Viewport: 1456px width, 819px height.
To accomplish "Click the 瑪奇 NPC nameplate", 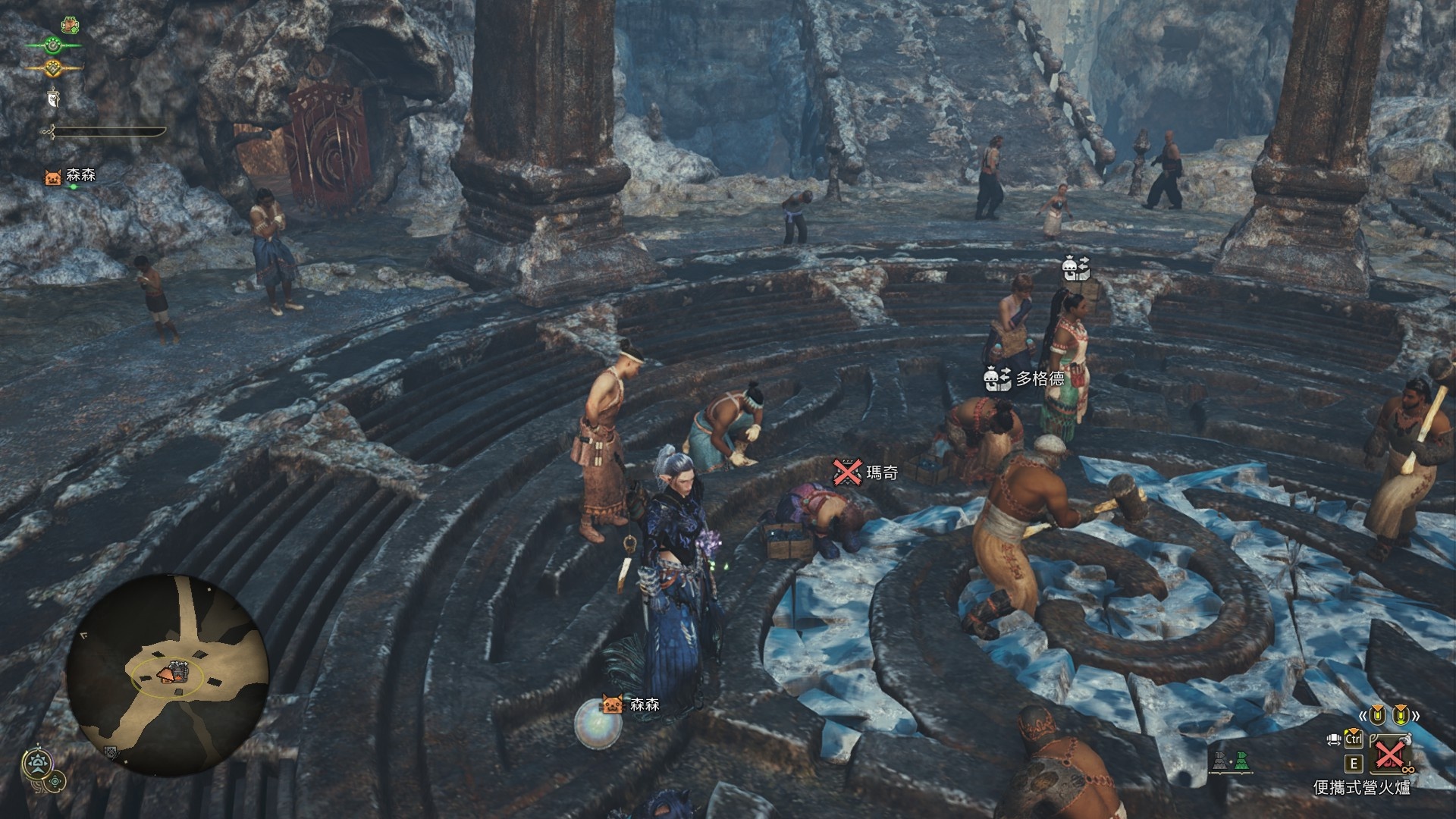I will pyautogui.click(x=867, y=472).
